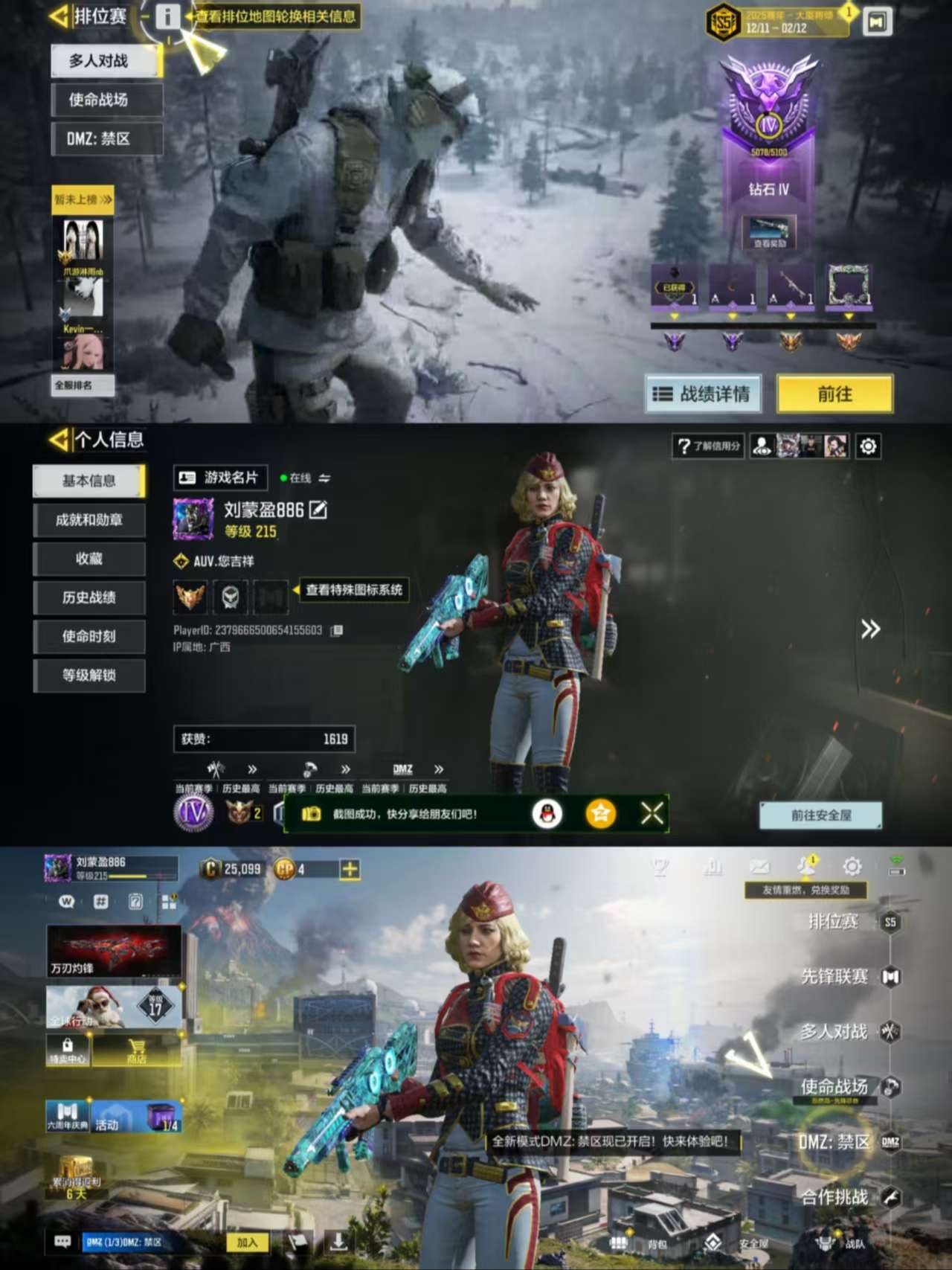The image size is (952, 1270).
Task: Go back from the 排位赛 screen
Action: click(59, 16)
